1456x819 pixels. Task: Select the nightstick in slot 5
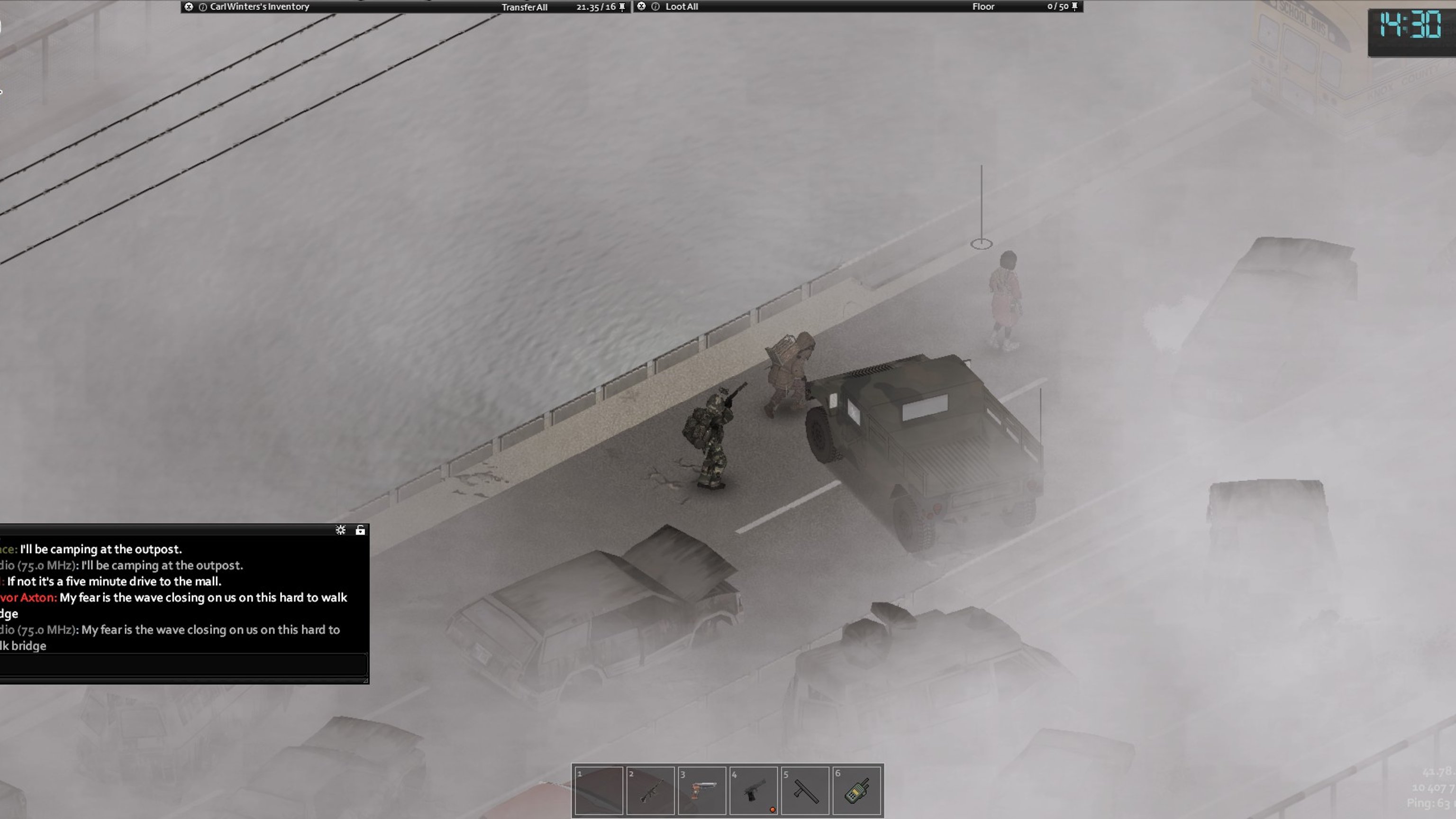click(805, 790)
